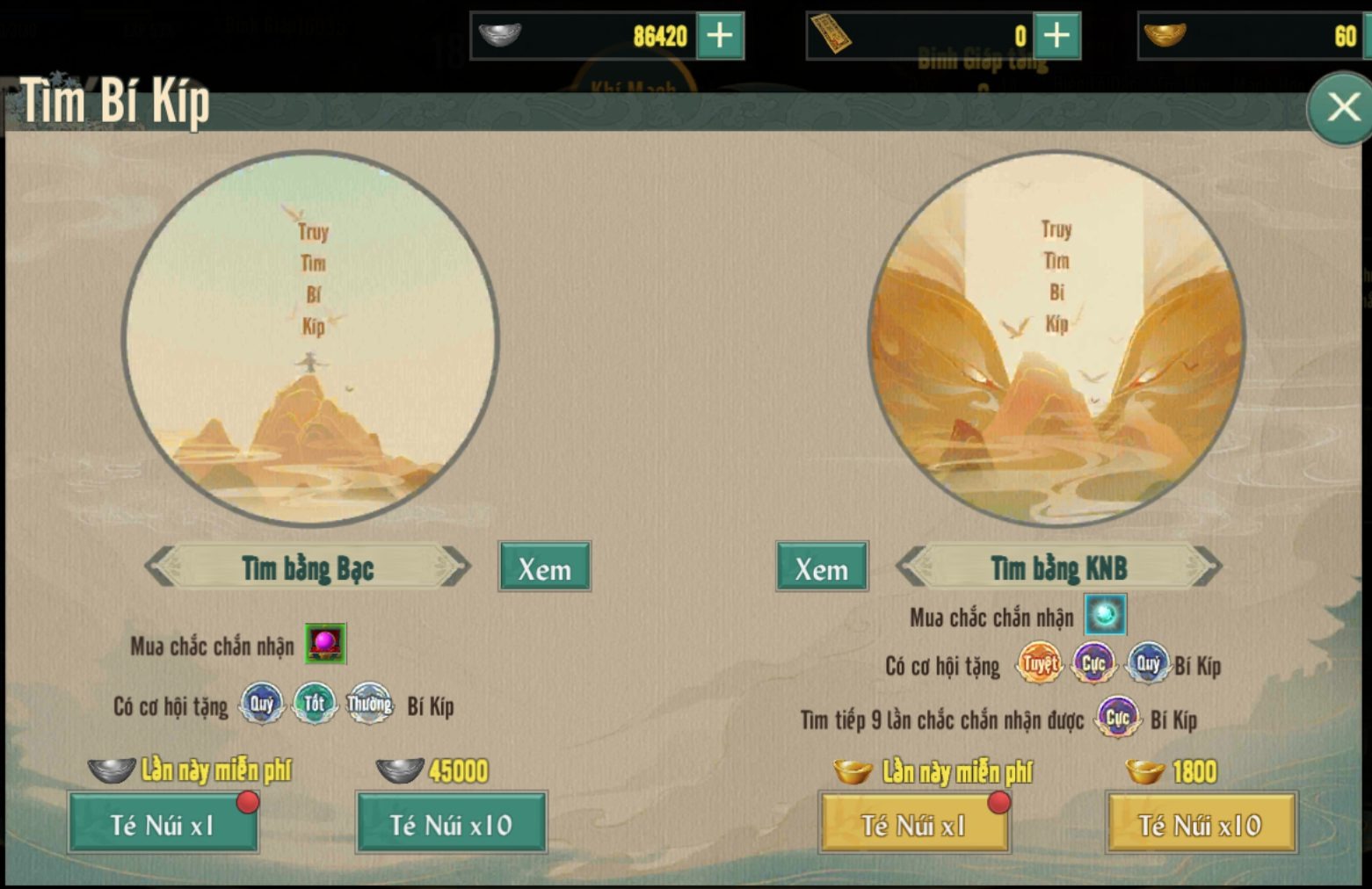1372x889 pixels.
Task: Open Xem preview for KNB rewards
Action: pos(820,567)
